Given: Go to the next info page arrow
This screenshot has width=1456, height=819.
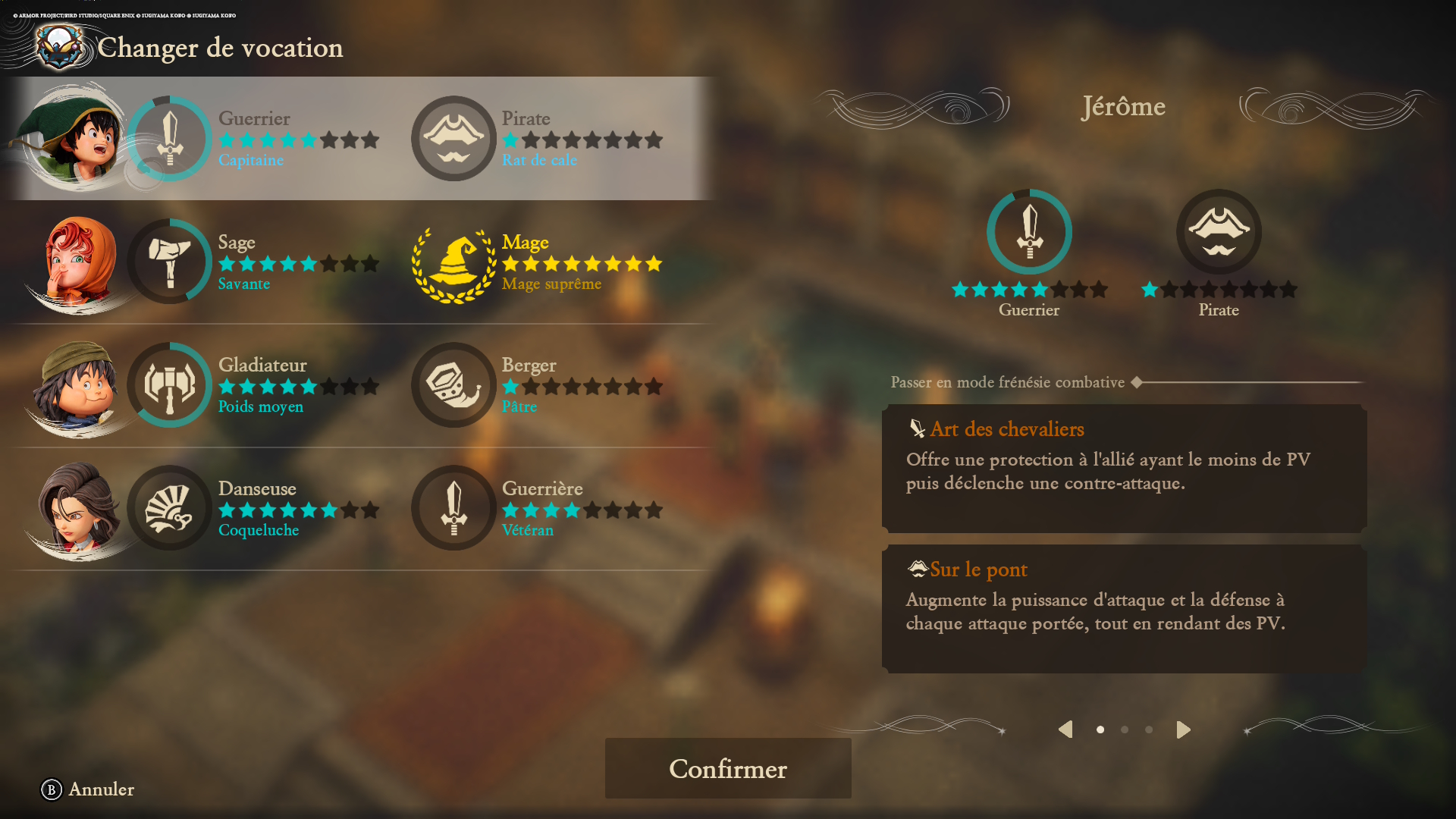Looking at the screenshot, I should coord(1183,730).
